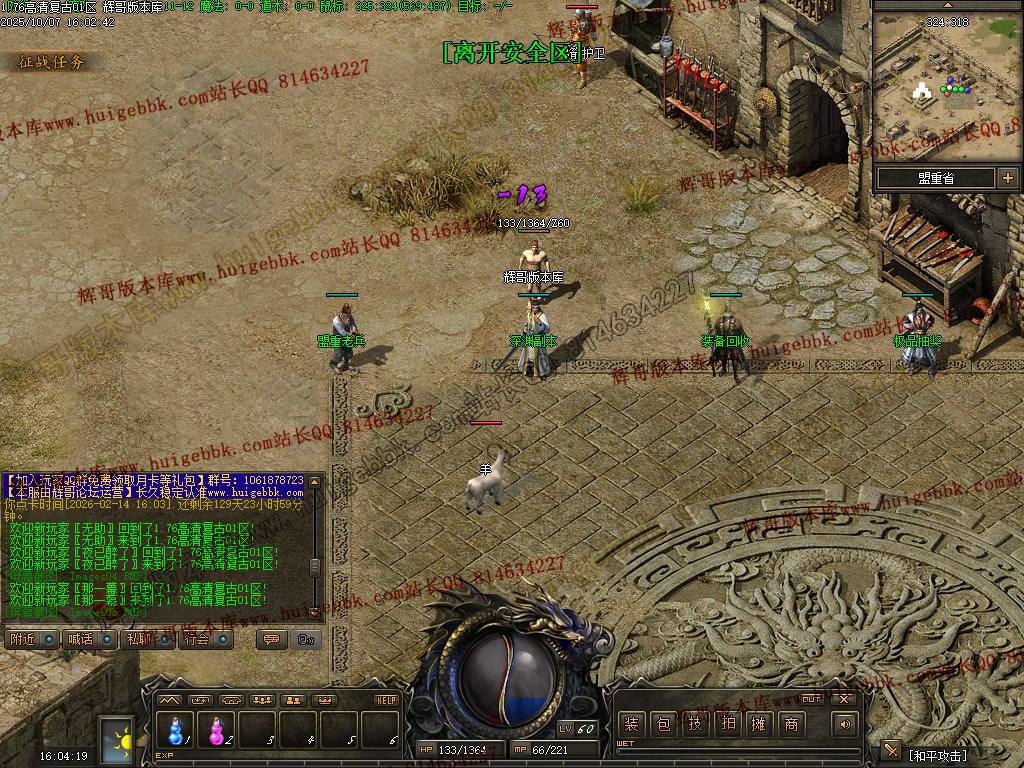Open the HELP panel
Viewport: 1024px width, 768px height.
click(386, 700)
